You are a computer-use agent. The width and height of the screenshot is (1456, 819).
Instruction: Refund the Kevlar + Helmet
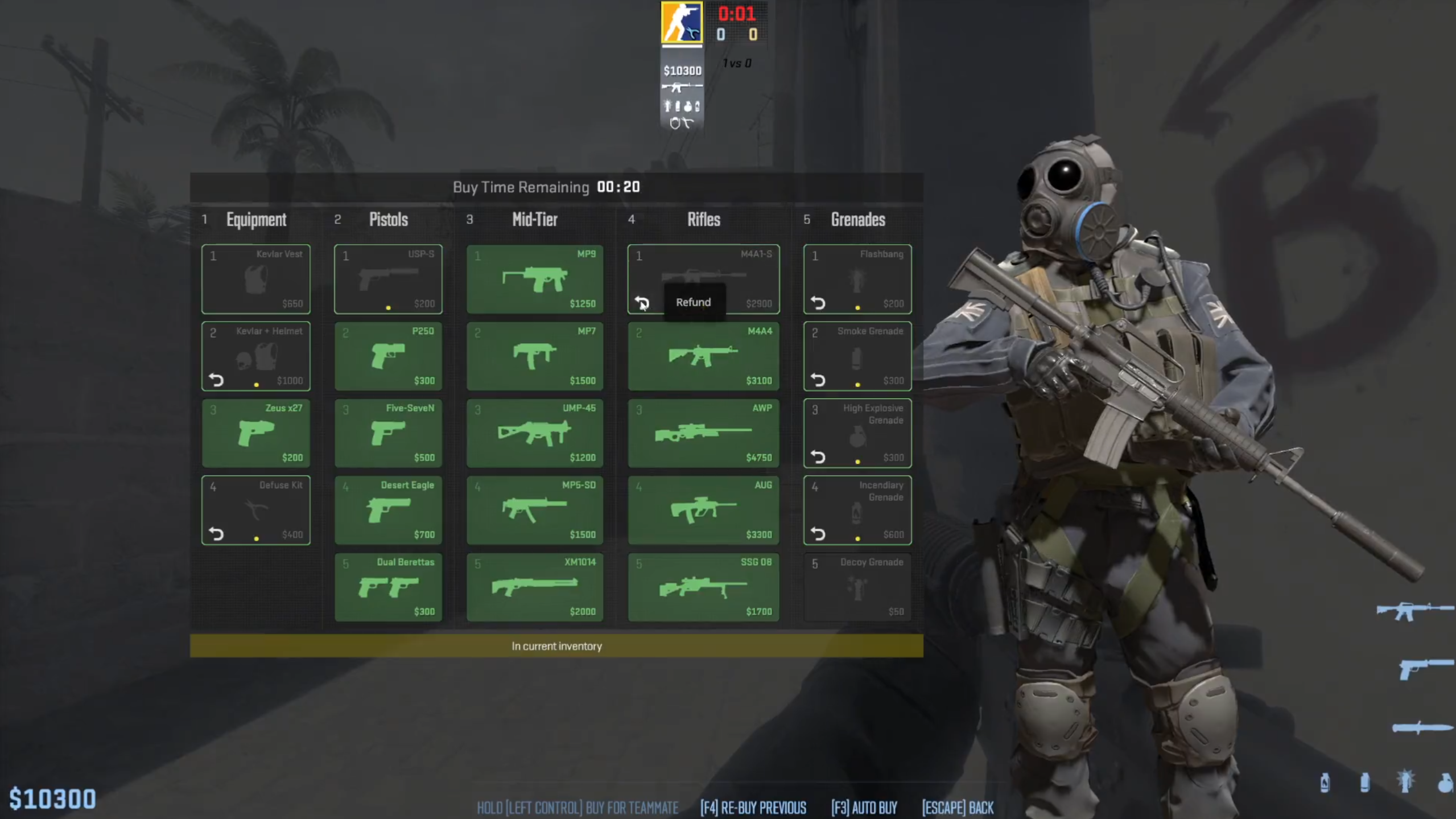pos(216,380)
